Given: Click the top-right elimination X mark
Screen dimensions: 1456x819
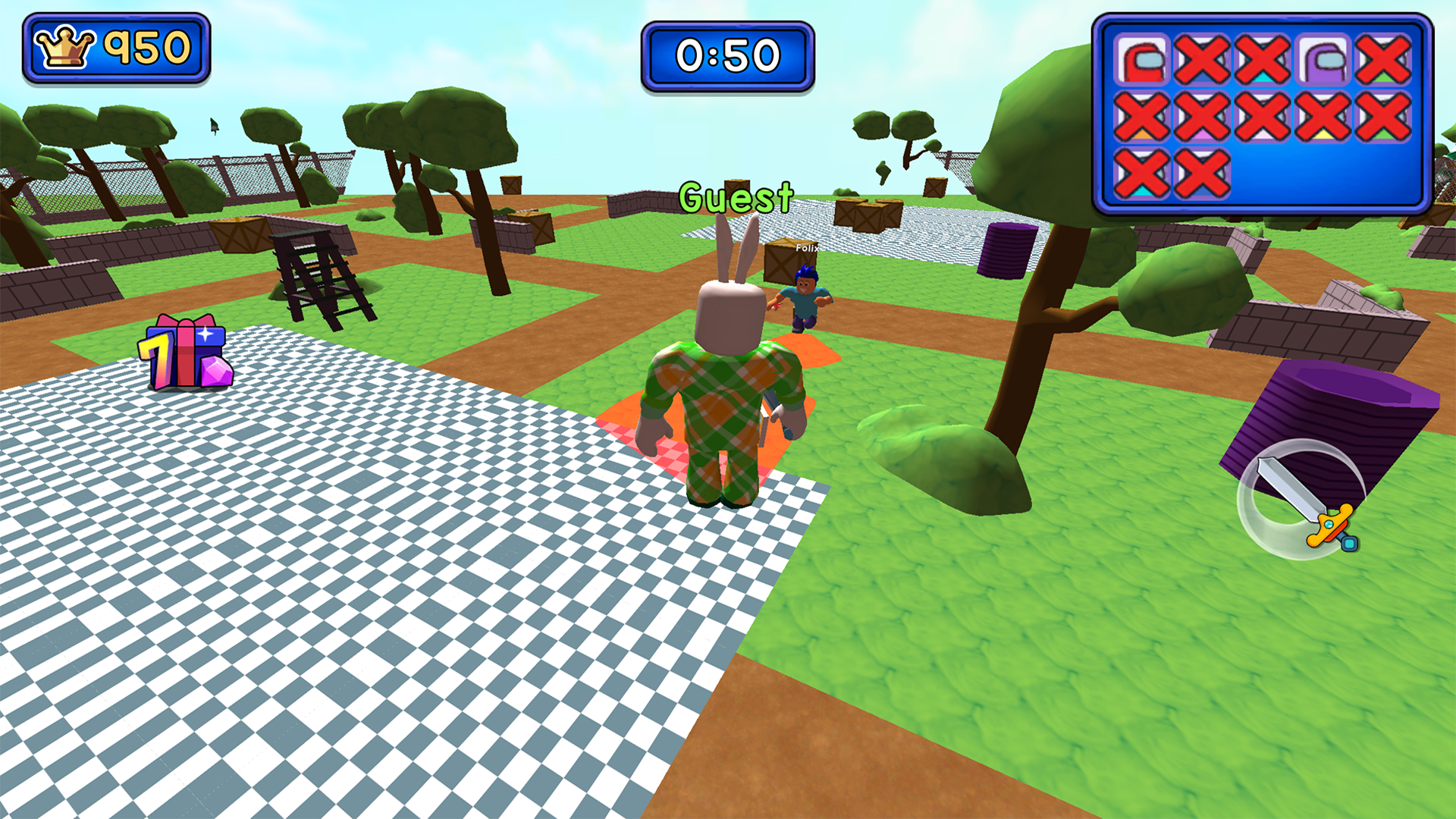Looking at the screenshot, I should 1382,58.
